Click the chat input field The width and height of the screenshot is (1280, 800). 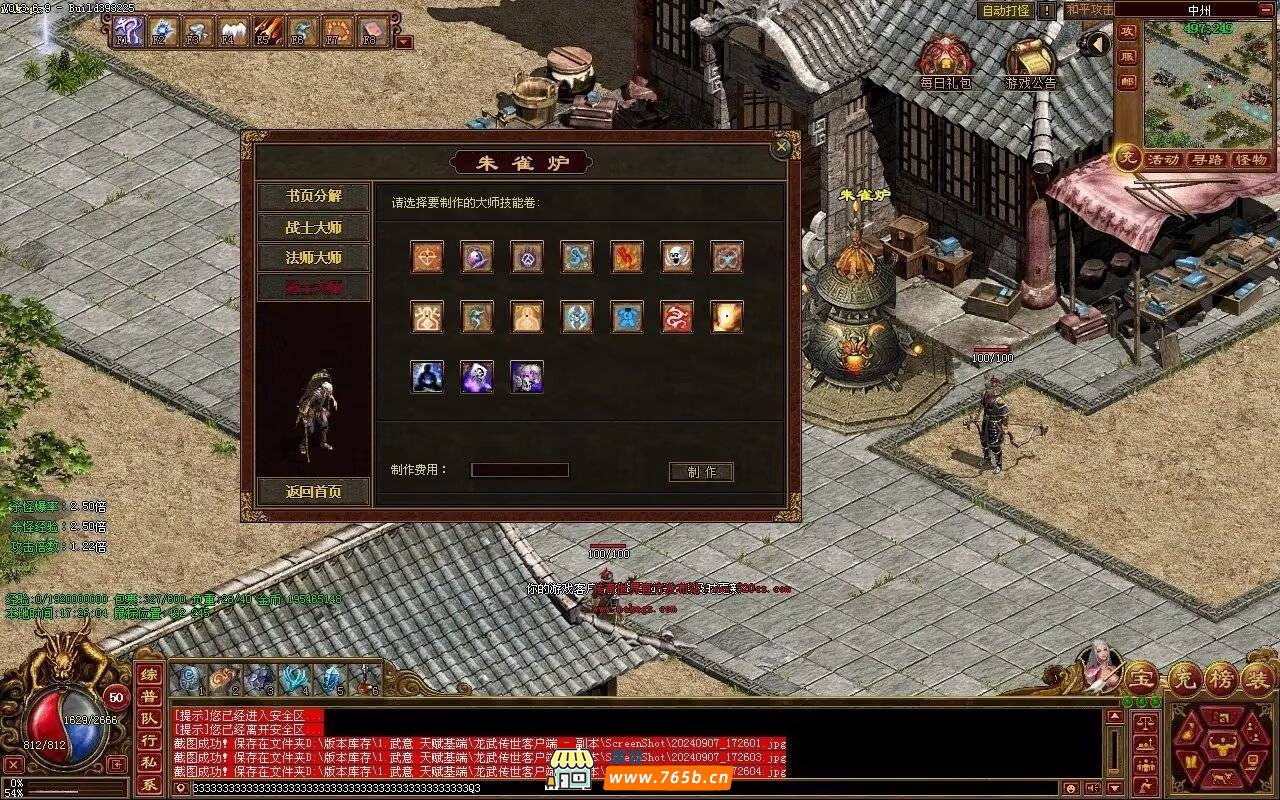[620, 788]
